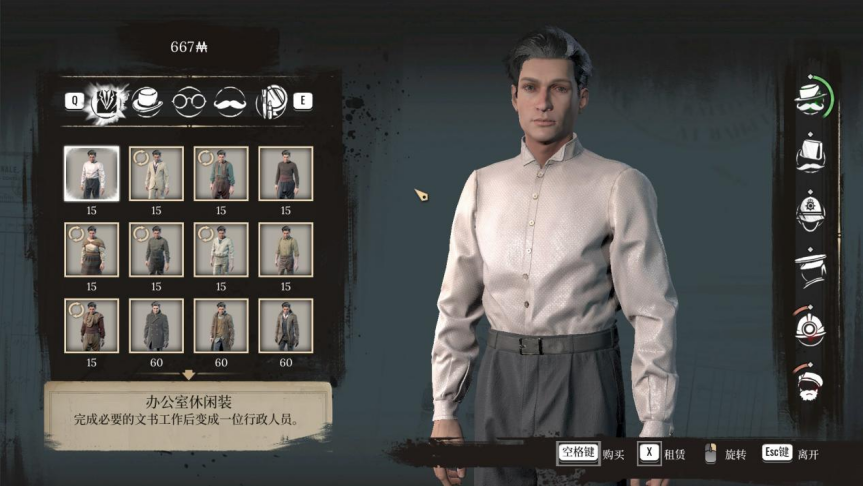863x486 pixels.
Task: Select the green-mustached top hat character icon
Action: coord(810,98)
